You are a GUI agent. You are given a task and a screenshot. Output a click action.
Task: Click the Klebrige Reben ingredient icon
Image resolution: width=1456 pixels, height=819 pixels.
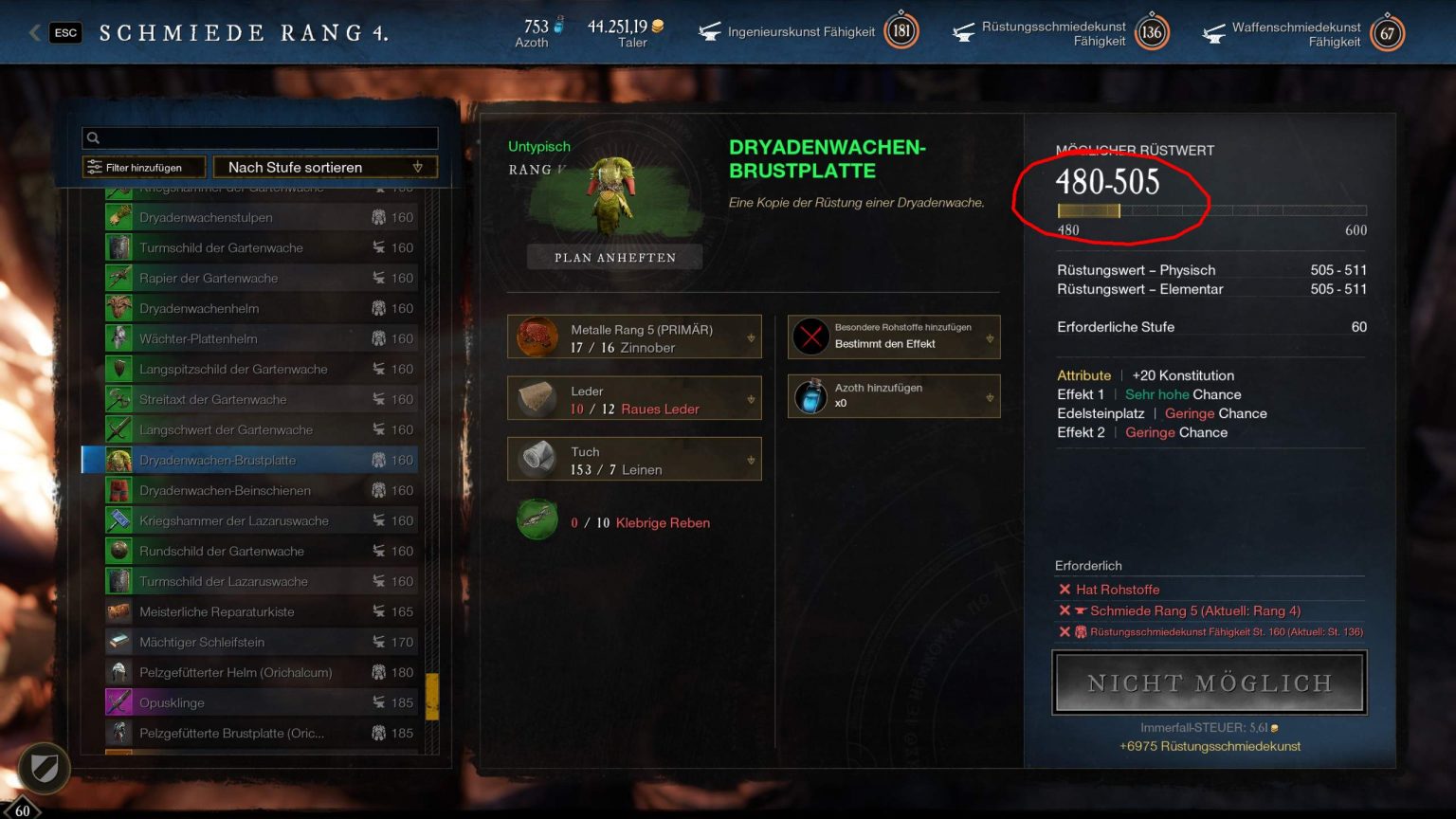537,519
